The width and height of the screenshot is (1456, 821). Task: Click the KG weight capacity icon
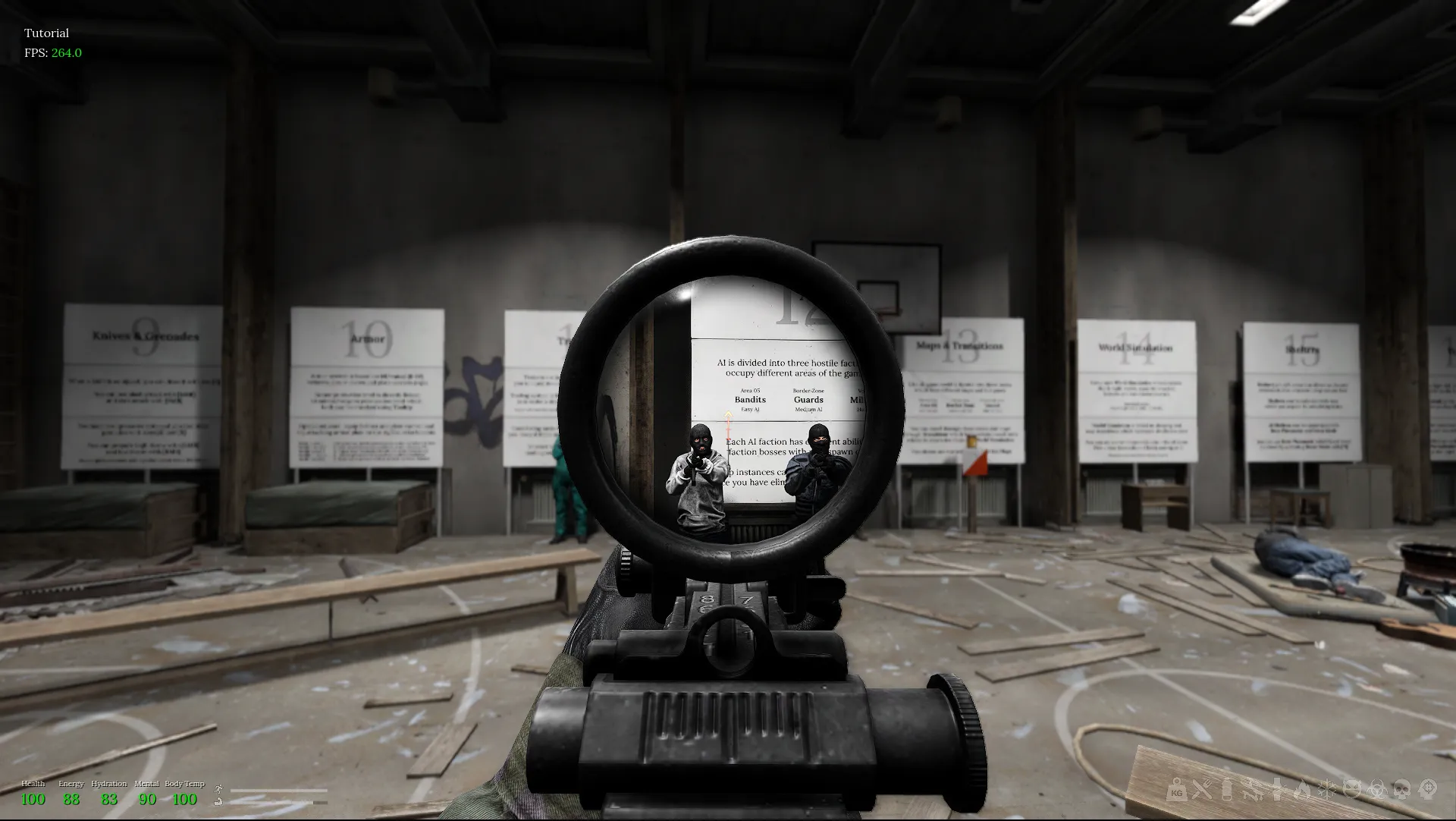[x=1176, y=791]
